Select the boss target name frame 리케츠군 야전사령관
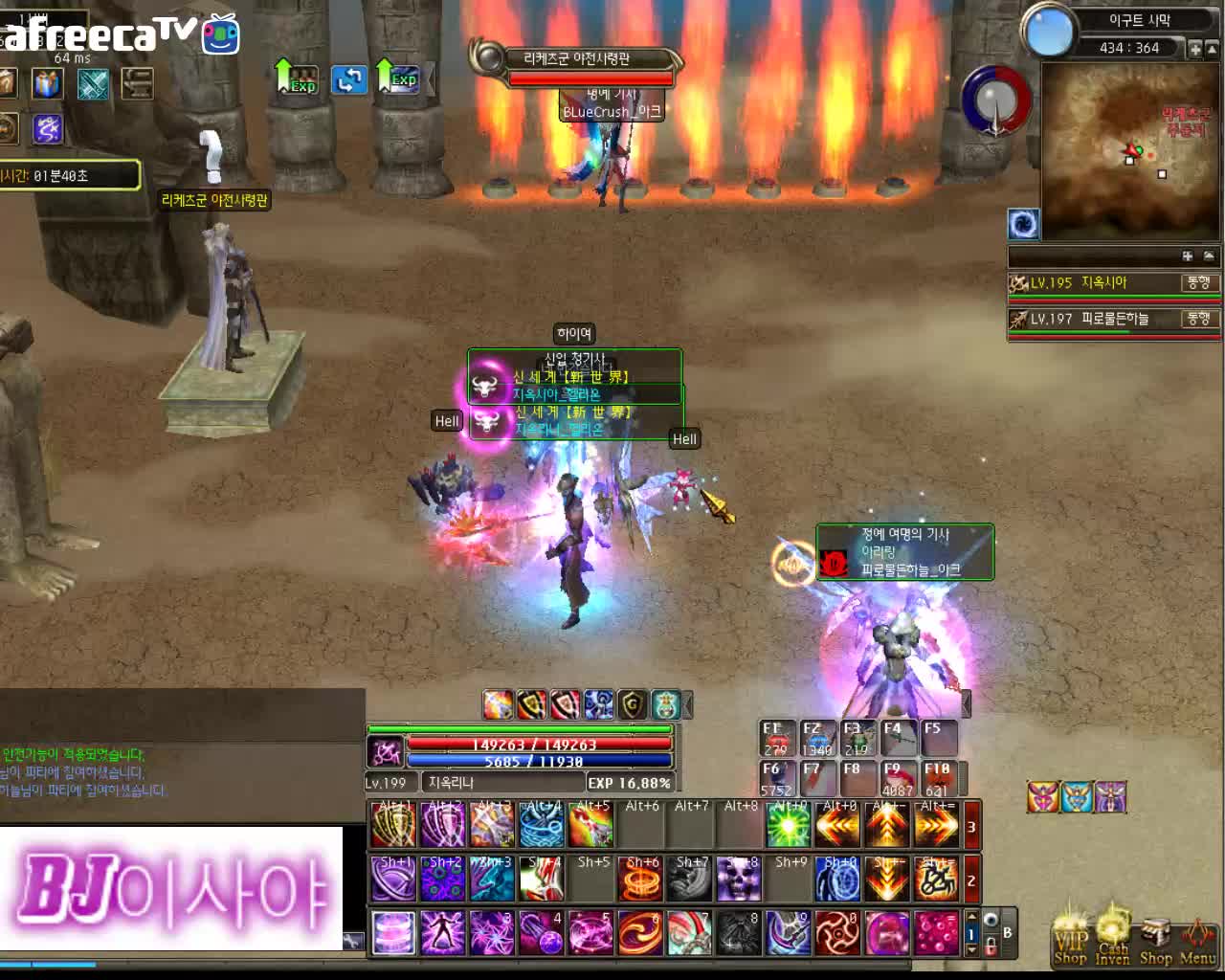 point(576,59)
